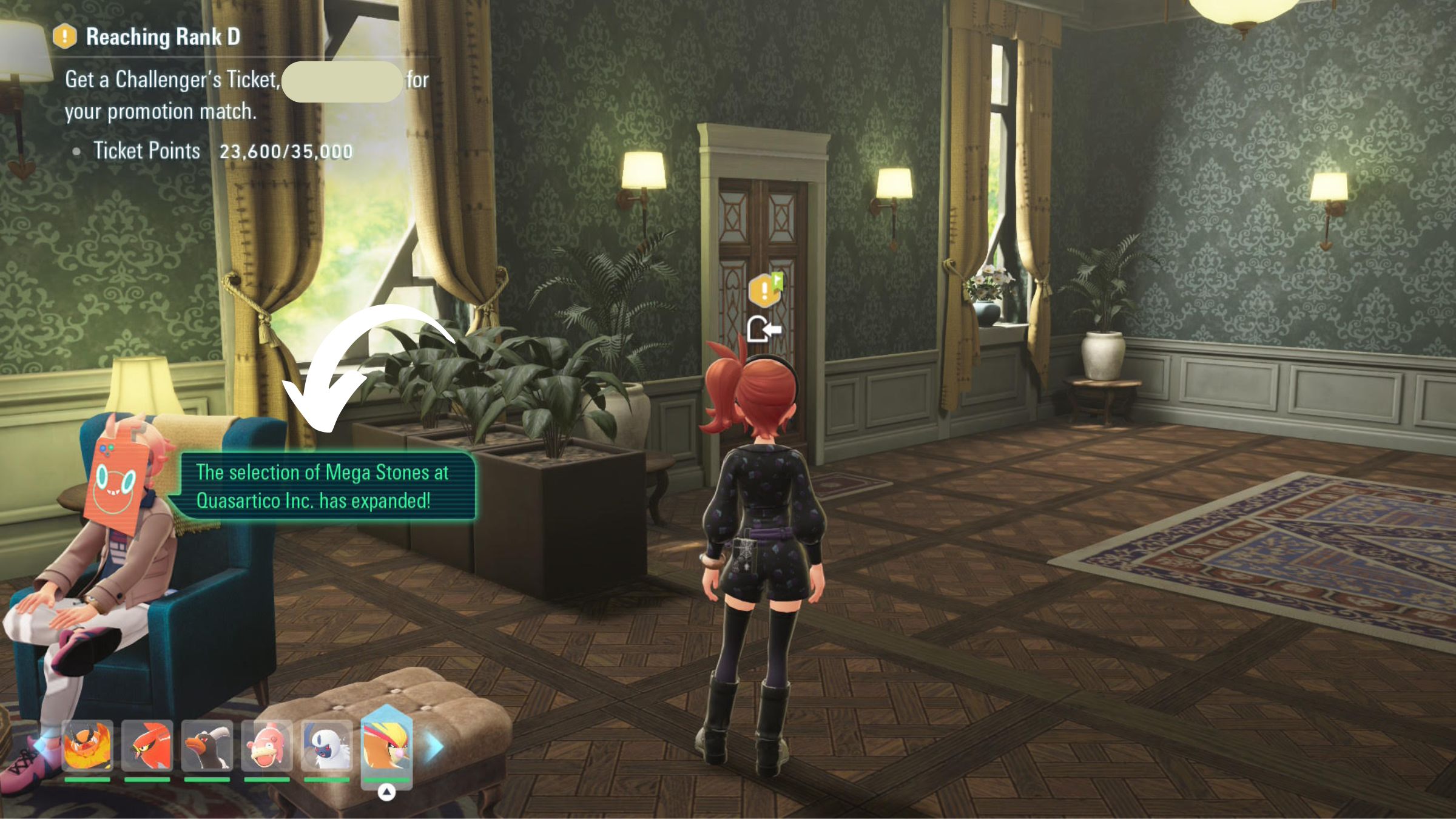Screen dimensions: 1456x819
Task: Pick Houndoom from the party bar
Action: click(207, 746)
